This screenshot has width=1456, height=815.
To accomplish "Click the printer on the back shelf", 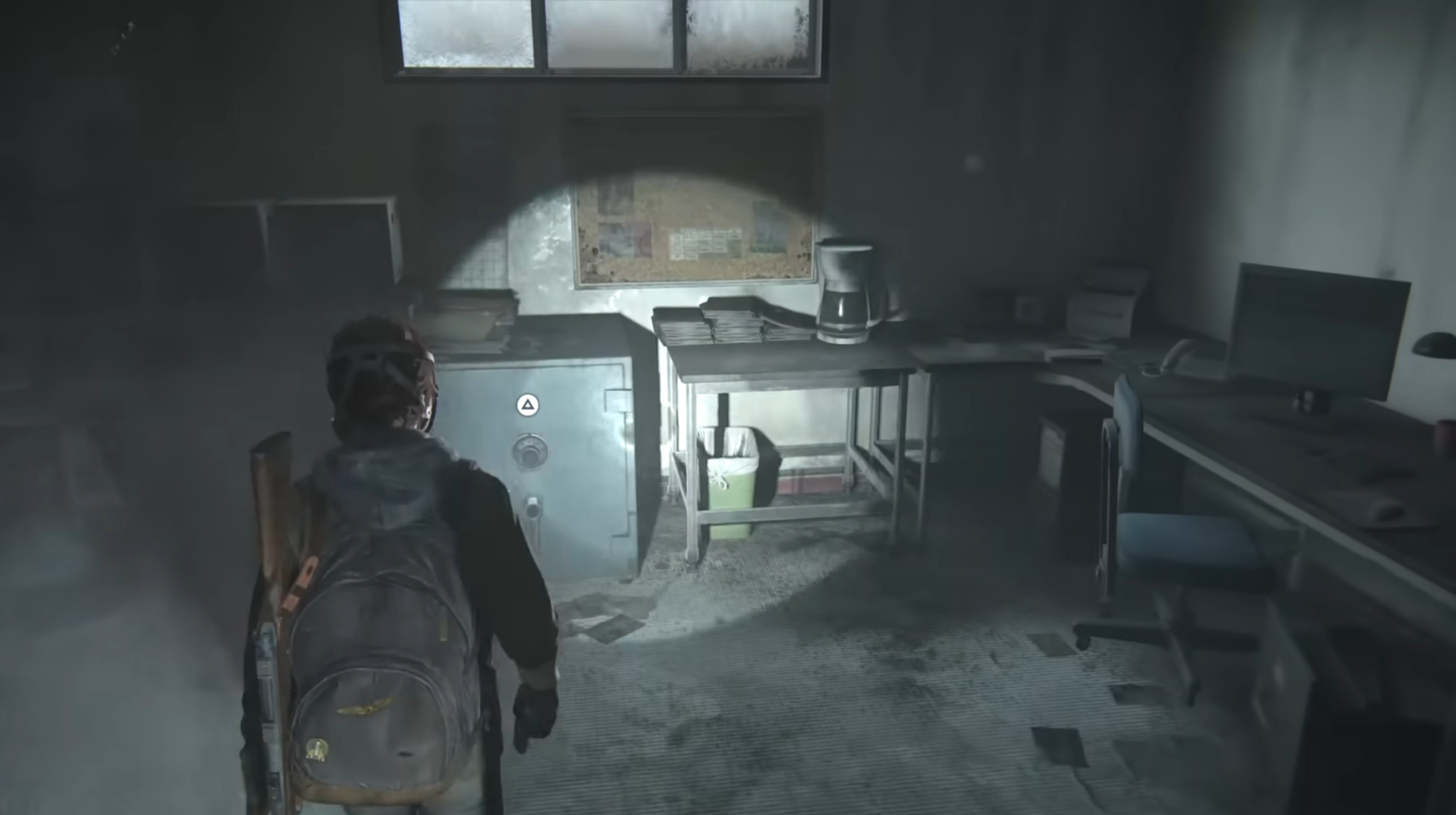I will [1101, 306].
